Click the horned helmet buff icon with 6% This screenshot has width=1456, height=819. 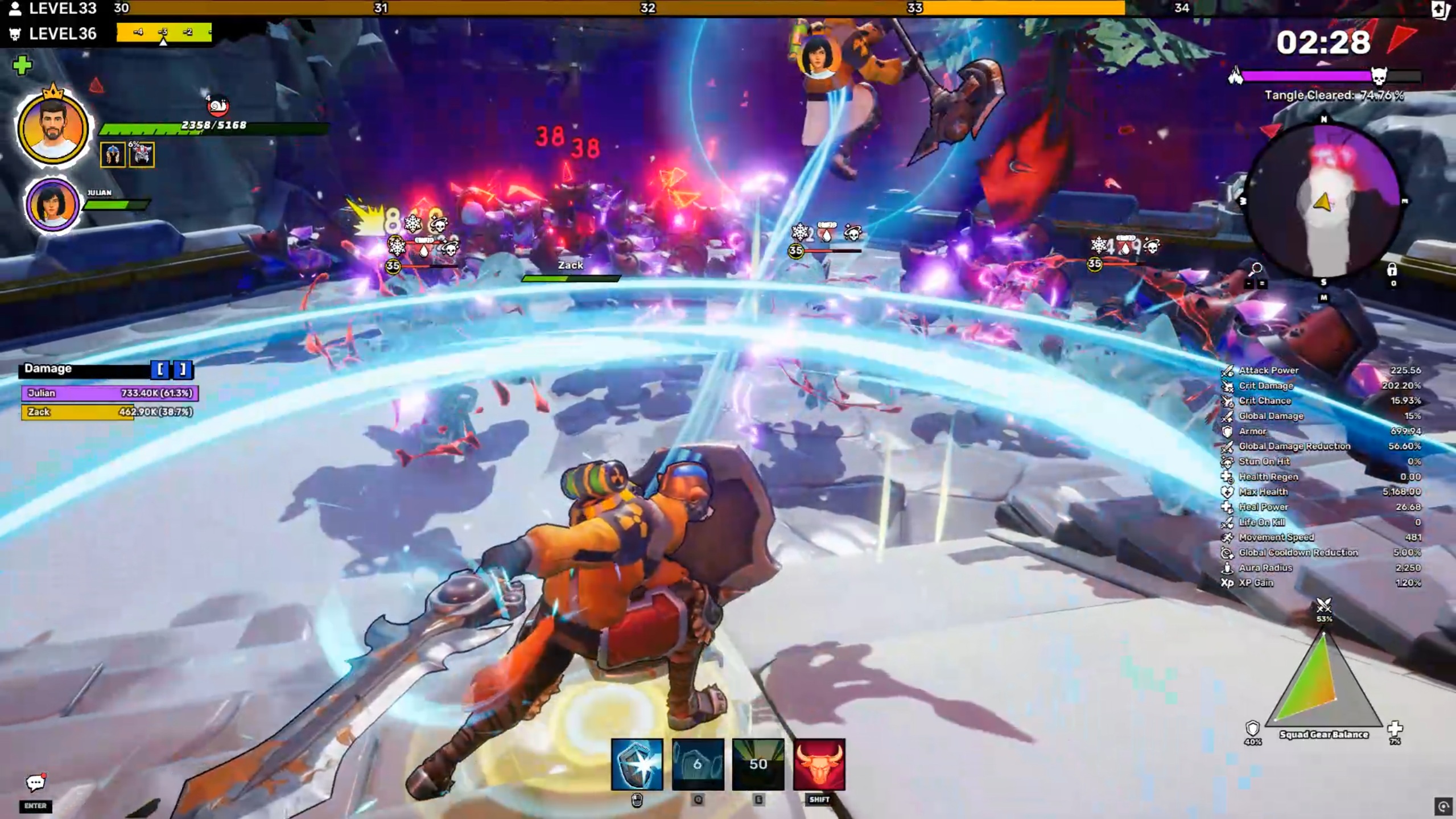tap(142, 155)
